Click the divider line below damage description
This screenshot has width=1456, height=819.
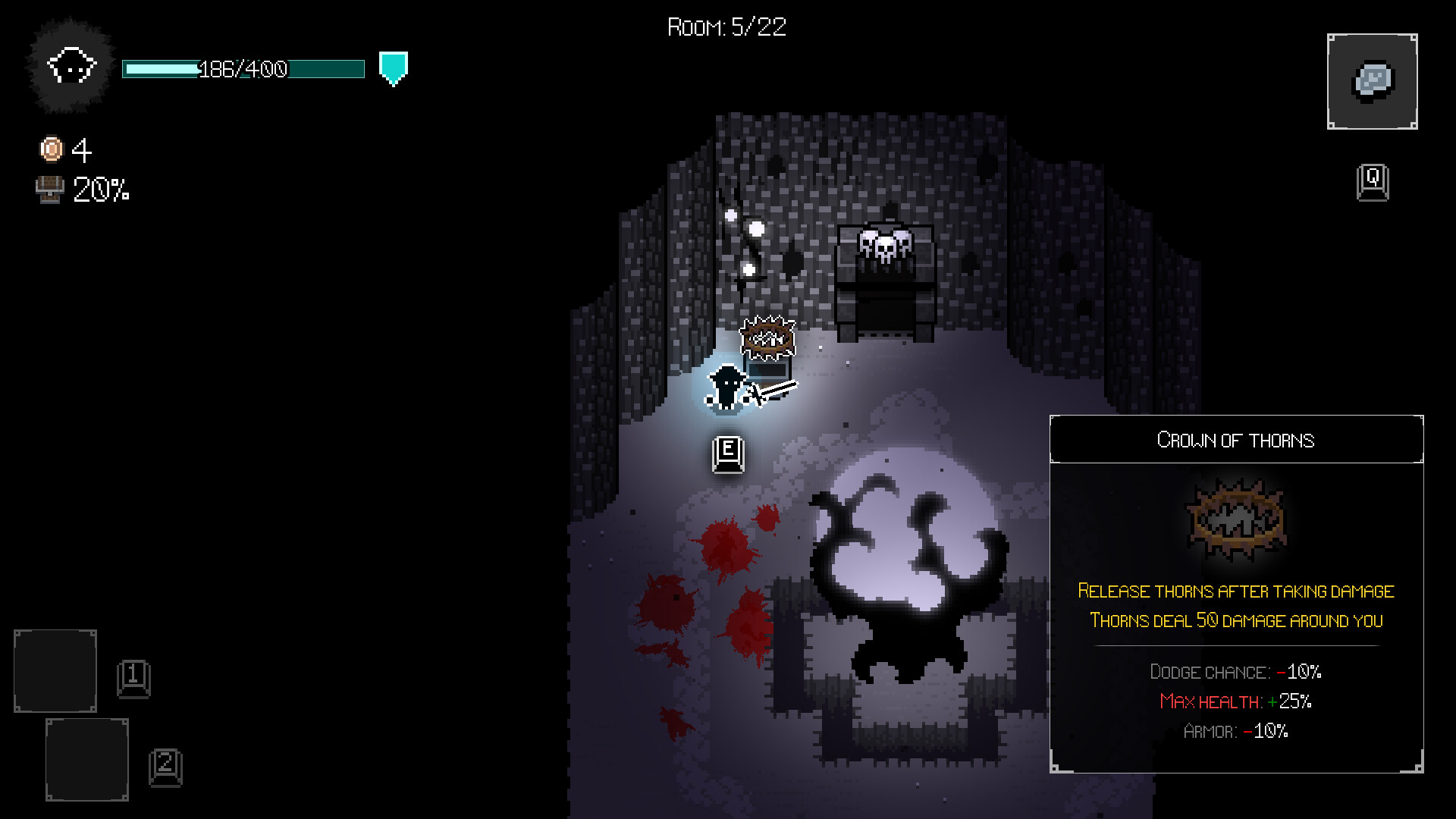coord(1236,647)
